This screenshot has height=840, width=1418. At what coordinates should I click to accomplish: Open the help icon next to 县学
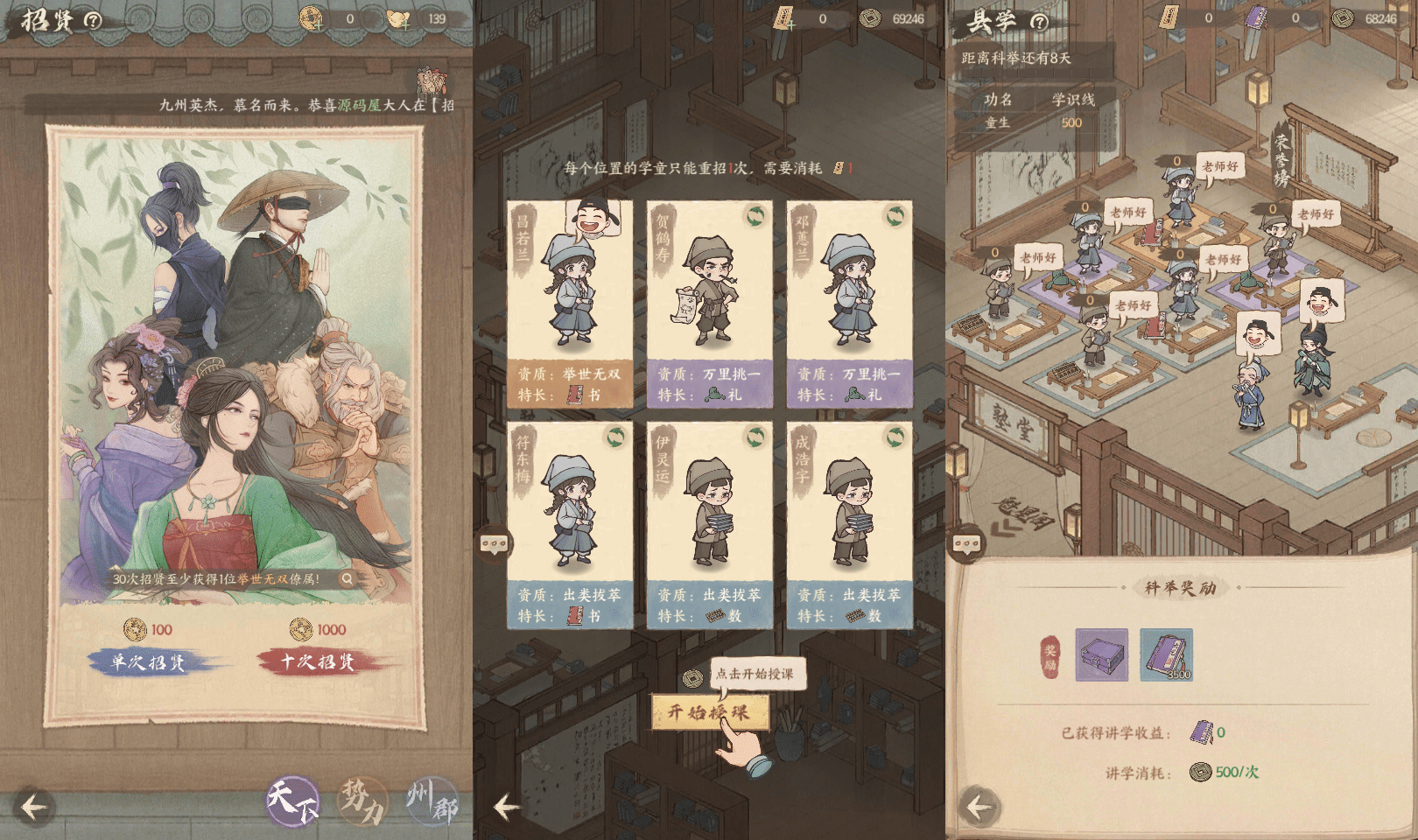point(1039,22)
